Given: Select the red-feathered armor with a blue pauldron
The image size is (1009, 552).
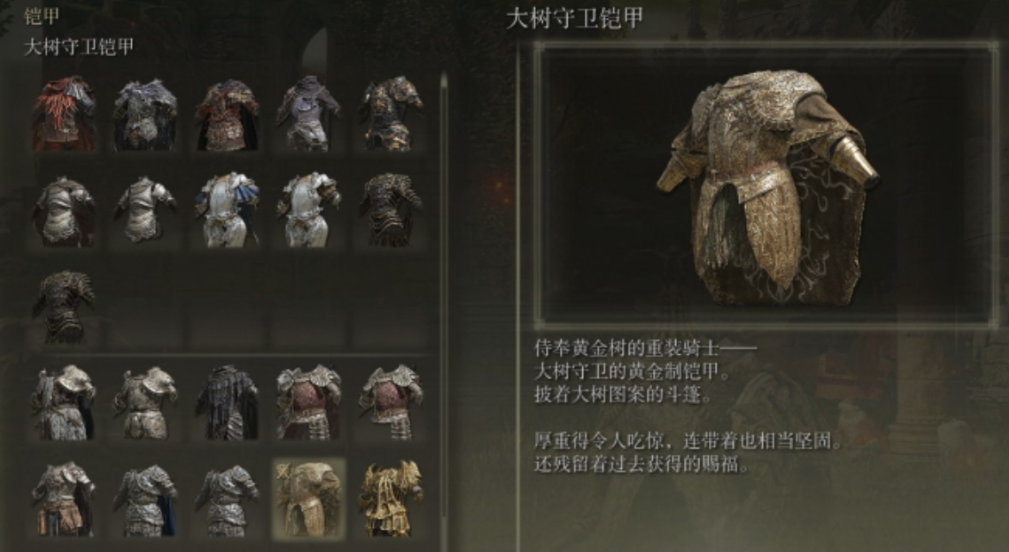Looking at the screenshot, I should click(63, 113).
